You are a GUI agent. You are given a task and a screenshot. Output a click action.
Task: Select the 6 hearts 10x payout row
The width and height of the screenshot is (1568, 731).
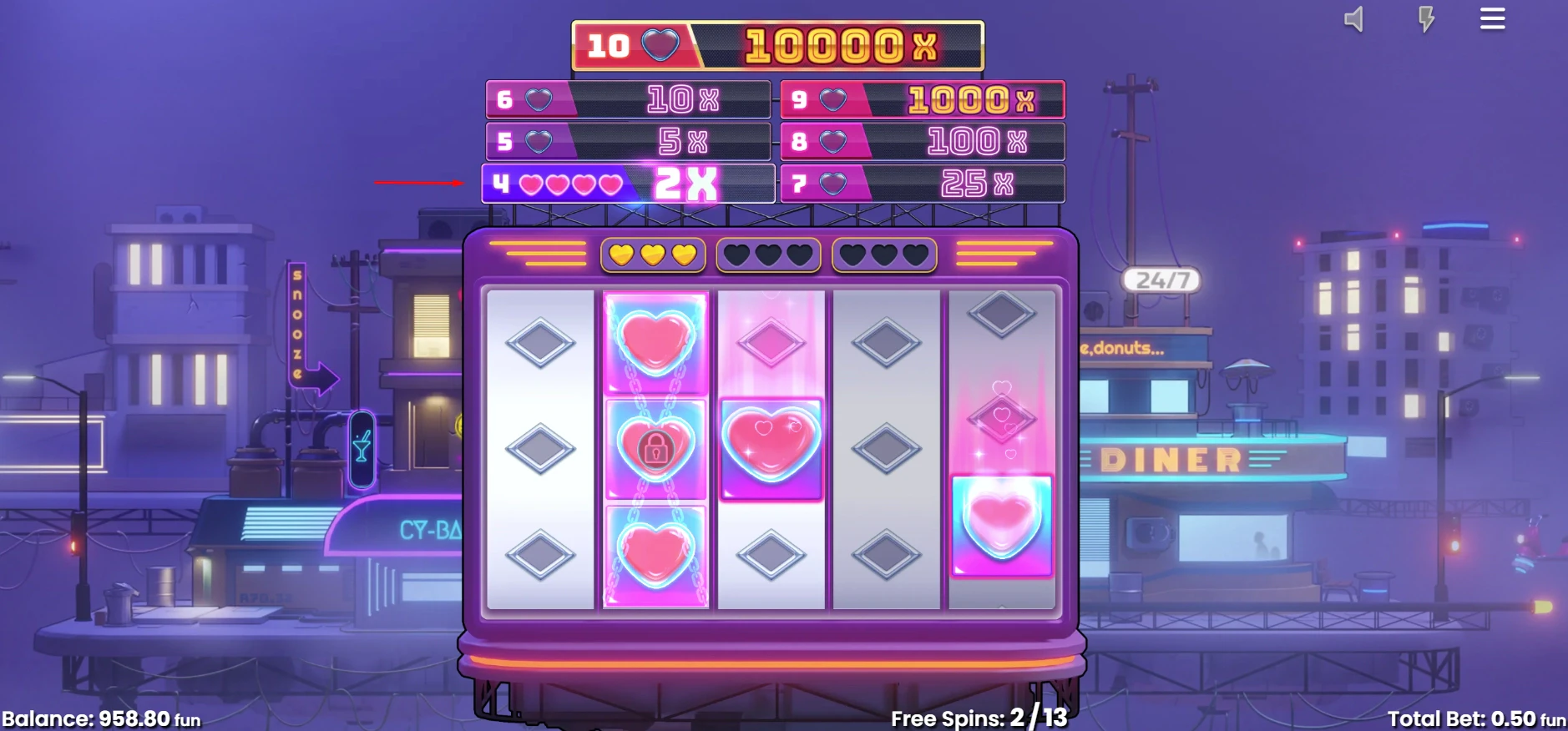tap(628, 100)
